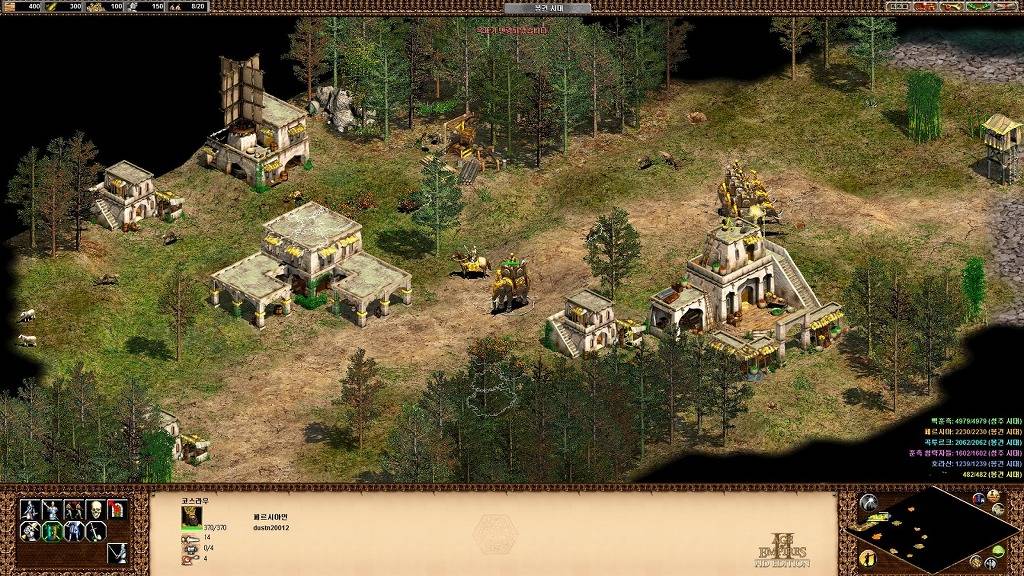
Task: Choose the two-soldiers formation command
Action: (74, 510)
